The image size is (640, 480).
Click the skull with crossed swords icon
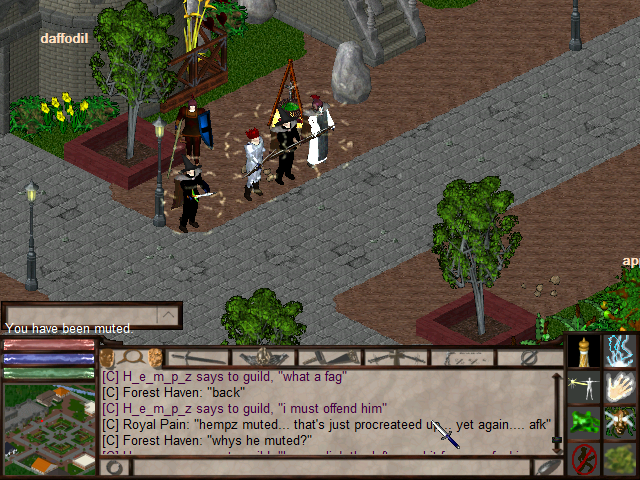pyautogui.click(x=620, y=422)
